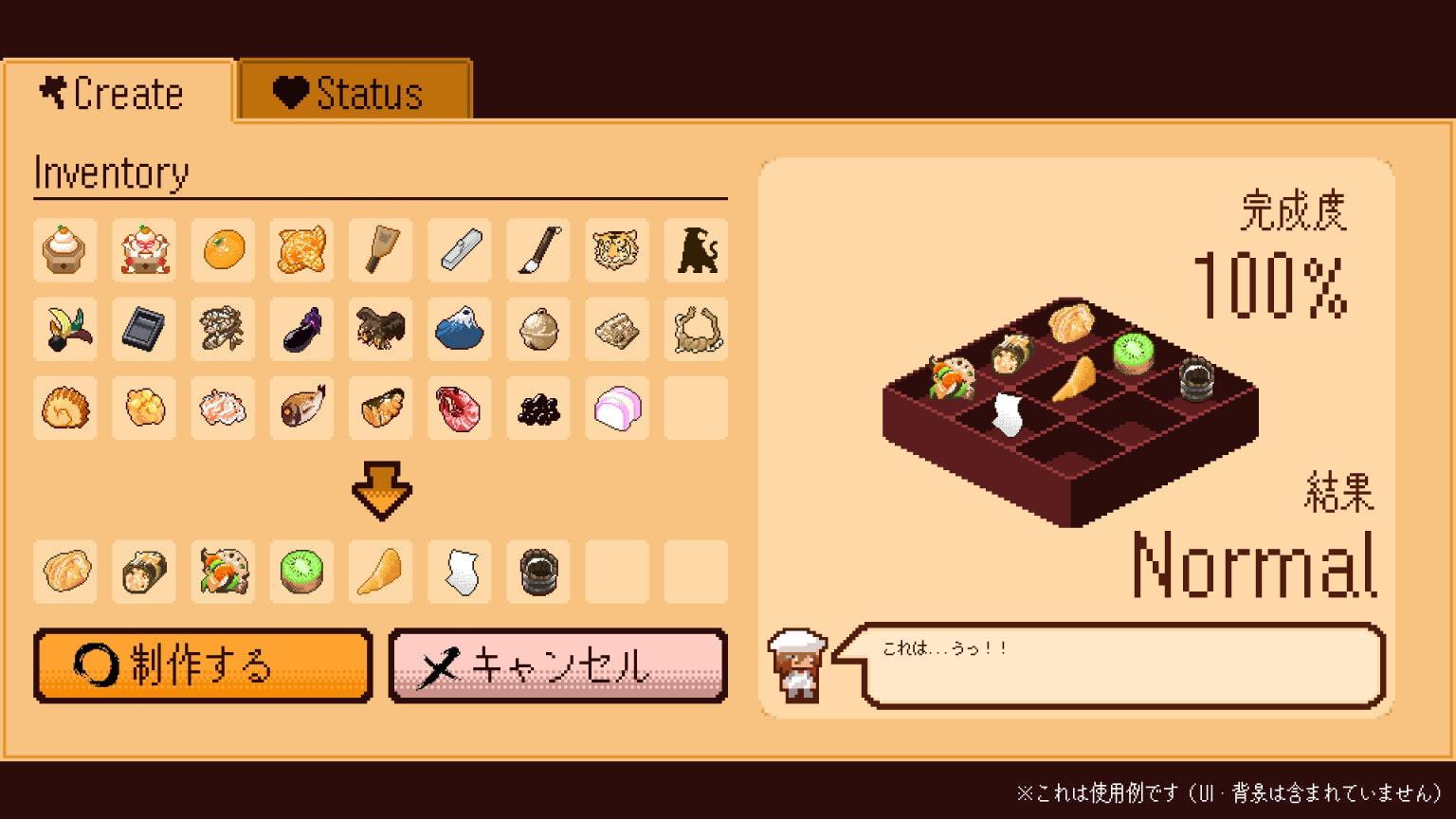1456x819 pixels.
Task: Click the sushi roll in the selected row
Action: pos(145,572)
